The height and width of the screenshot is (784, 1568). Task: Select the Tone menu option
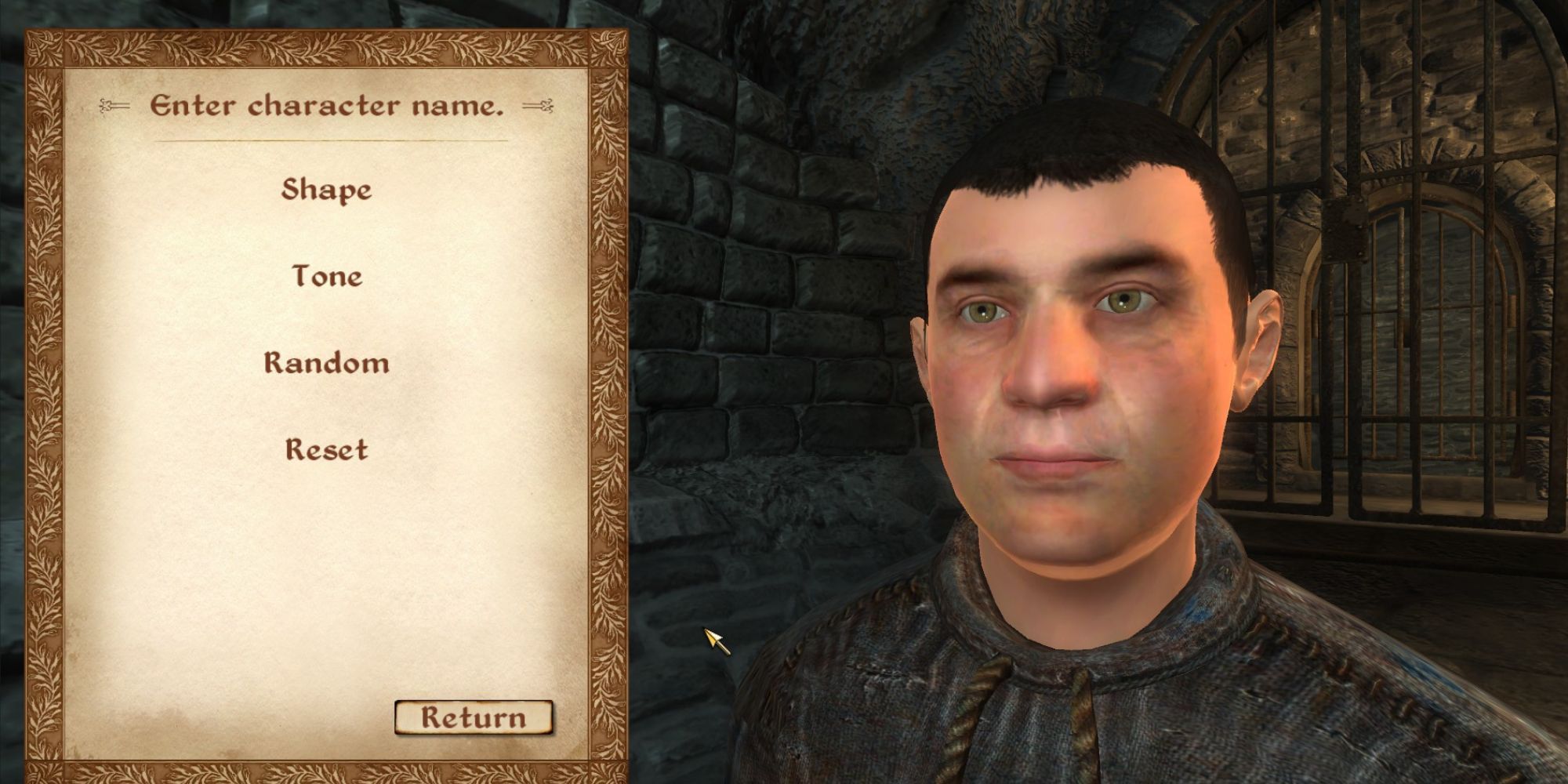(326, 276)
